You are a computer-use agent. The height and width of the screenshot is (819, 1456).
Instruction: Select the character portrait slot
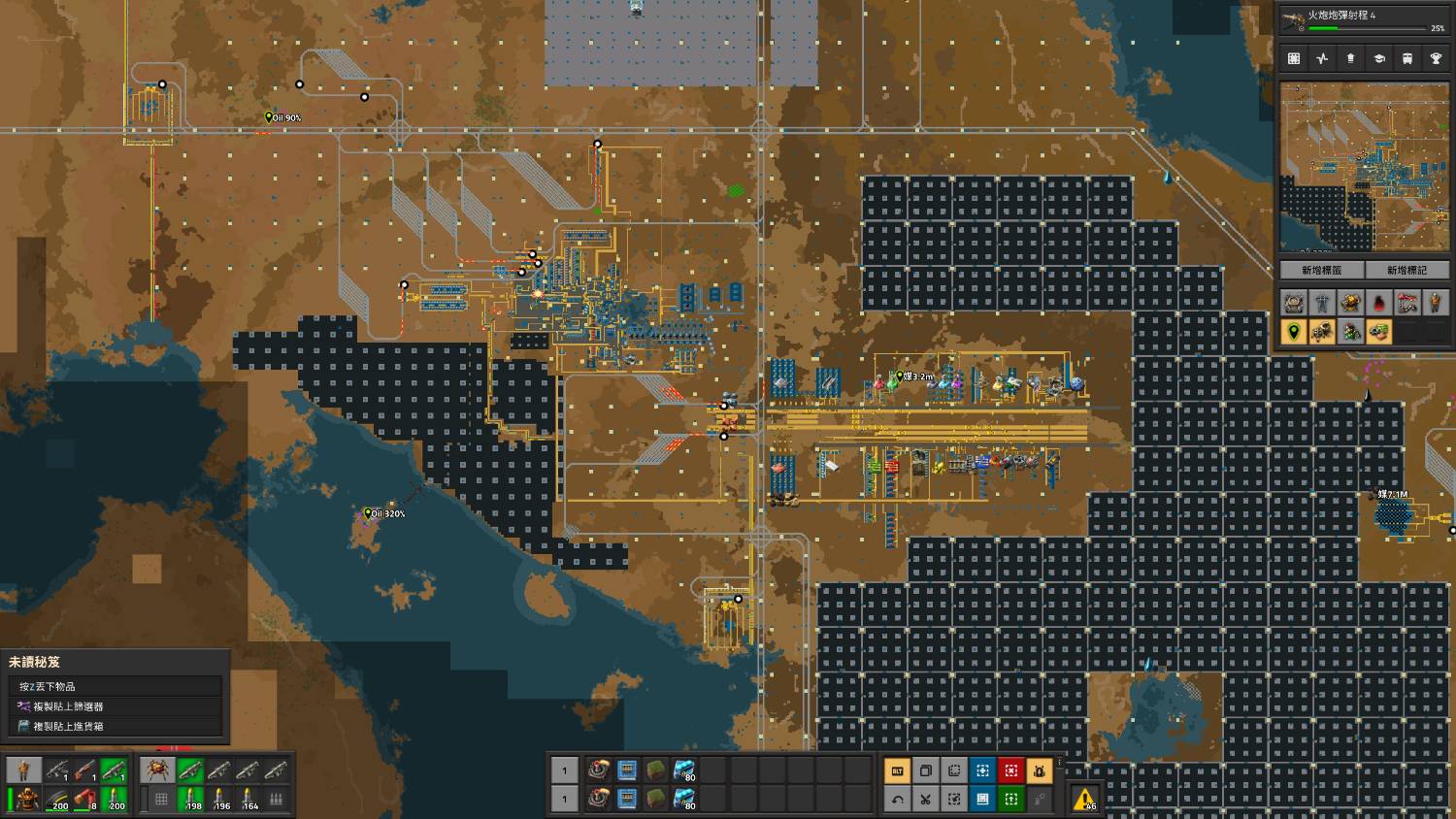[x=24, y=770]
